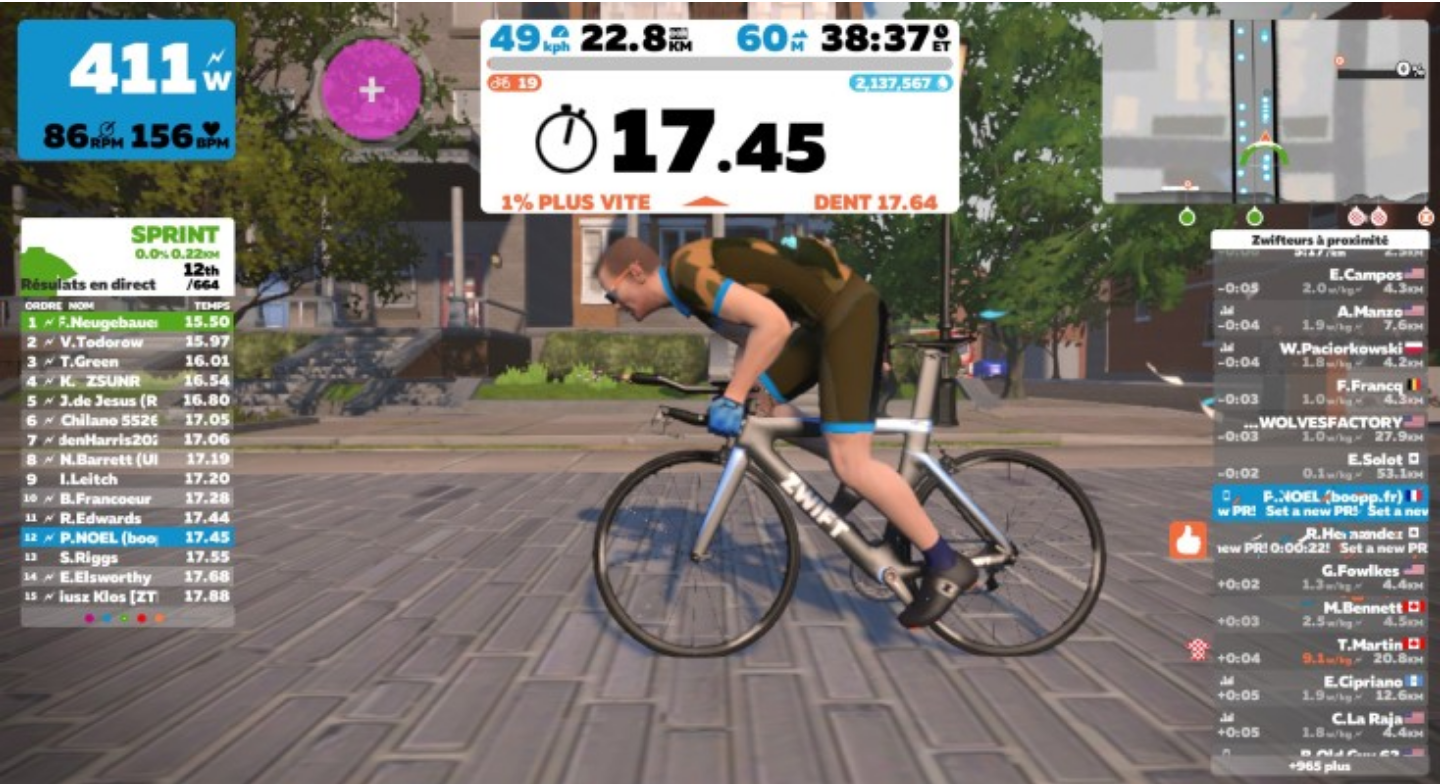The width and height of the screenshot is (1440, 784).
Task: Click the Zwifteurs à proximité header
Action: pos(1319,240)
